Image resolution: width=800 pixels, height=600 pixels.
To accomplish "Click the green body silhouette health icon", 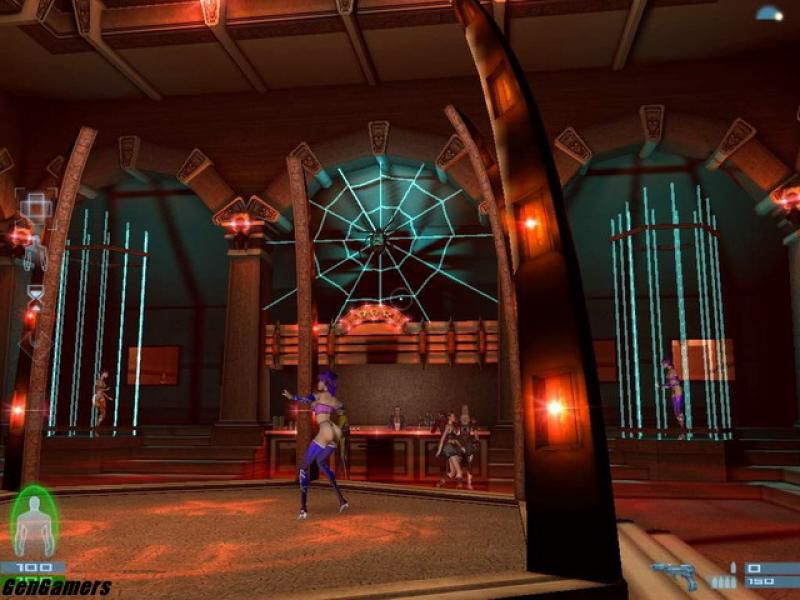I will tap(34, 521).
